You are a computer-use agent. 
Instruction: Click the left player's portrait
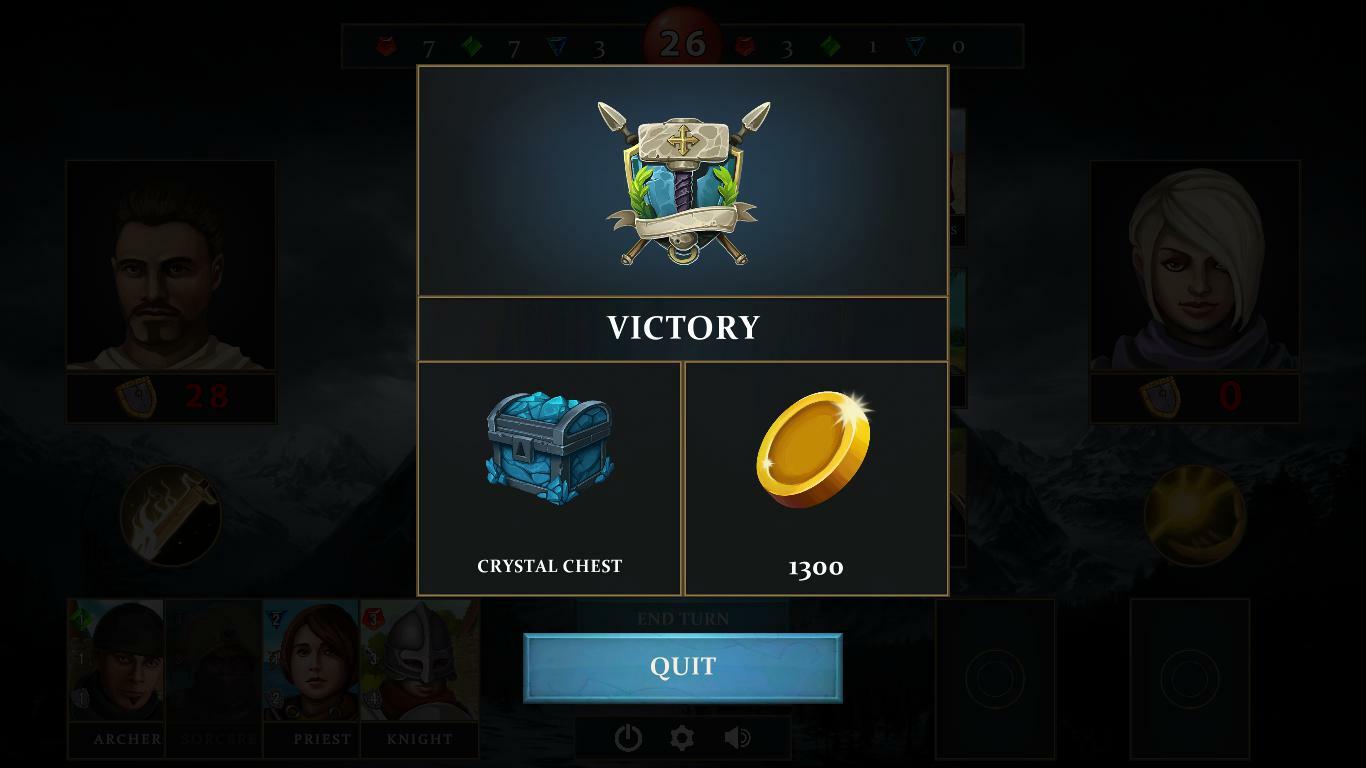click(x=170, y=265)
